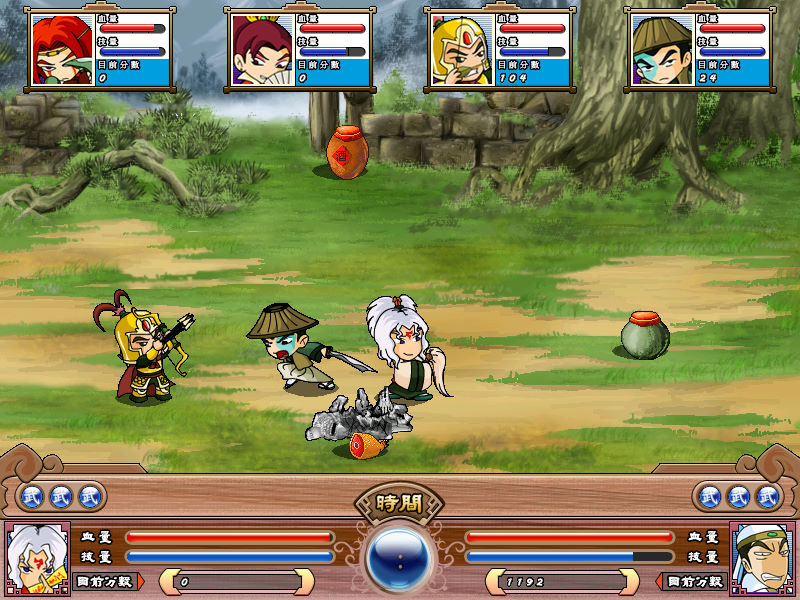Select the red-haired fighter portrait

pos(61,51)
